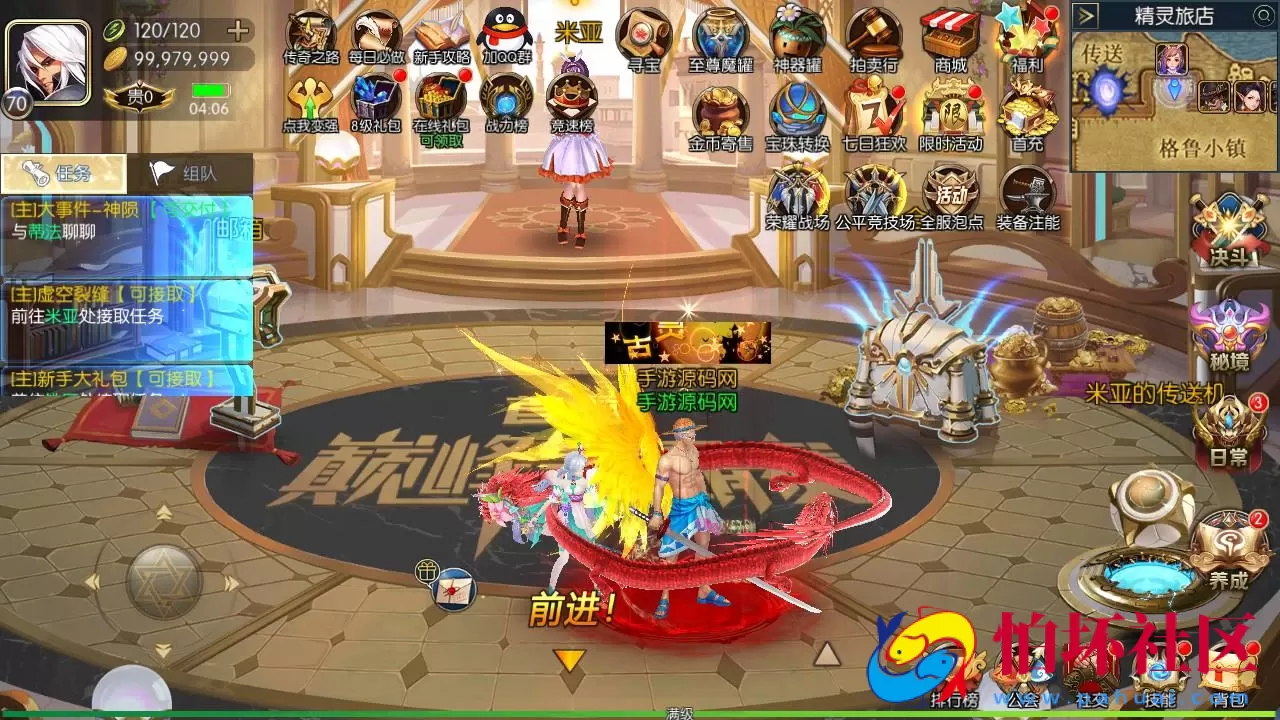Expand the hidden menu via yellow triangle arrow
The height and width of the screenshot is (720, 1280).
tap(571, 657)
